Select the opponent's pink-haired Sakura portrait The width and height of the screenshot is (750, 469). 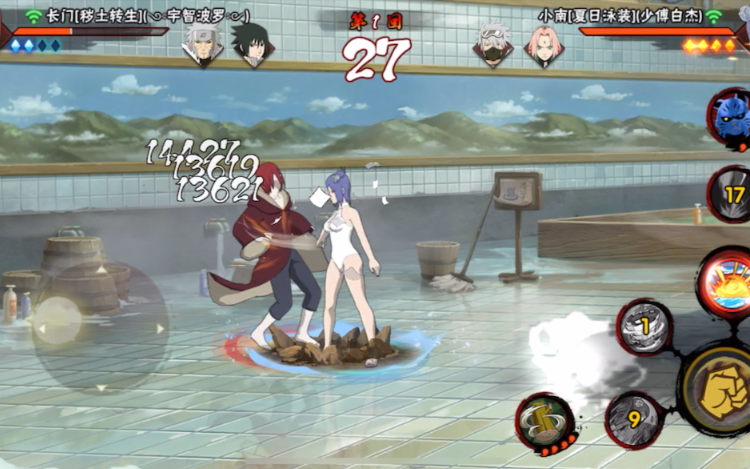pos(545,45)
